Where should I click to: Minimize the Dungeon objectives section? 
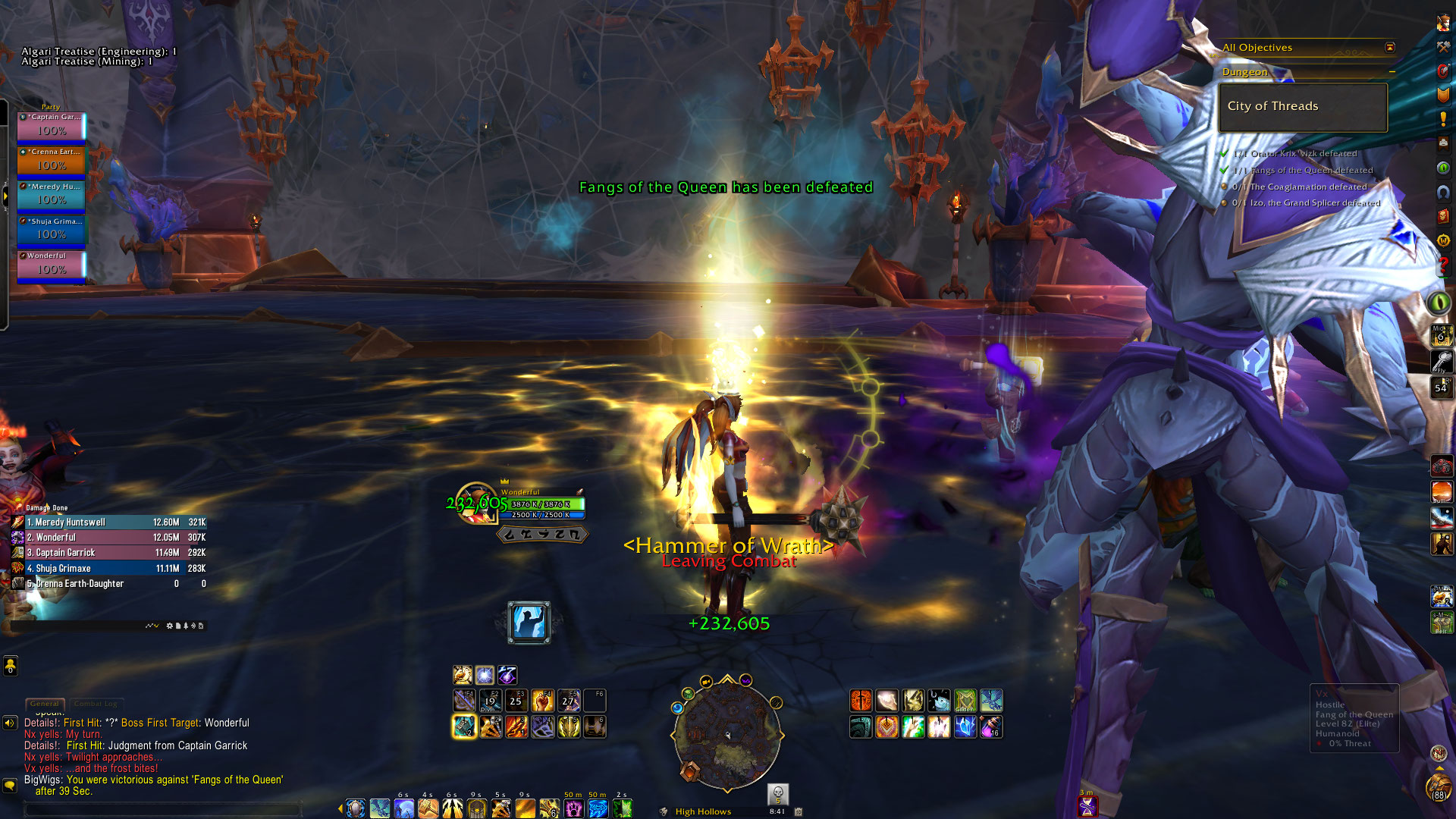(1392, 72)
